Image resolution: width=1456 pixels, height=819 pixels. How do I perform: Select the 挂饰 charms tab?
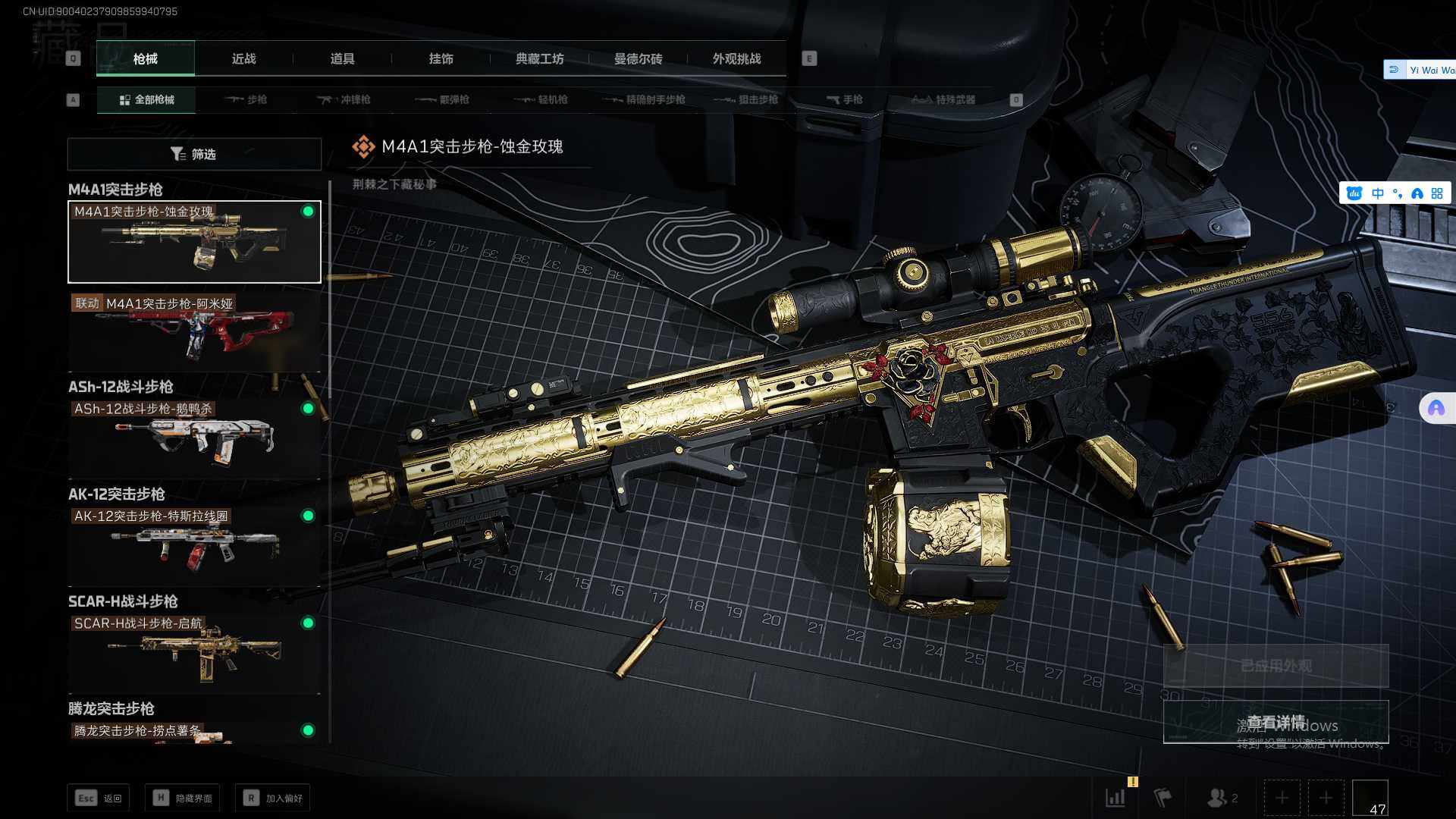pyautogui.click(x=441, y=58)
